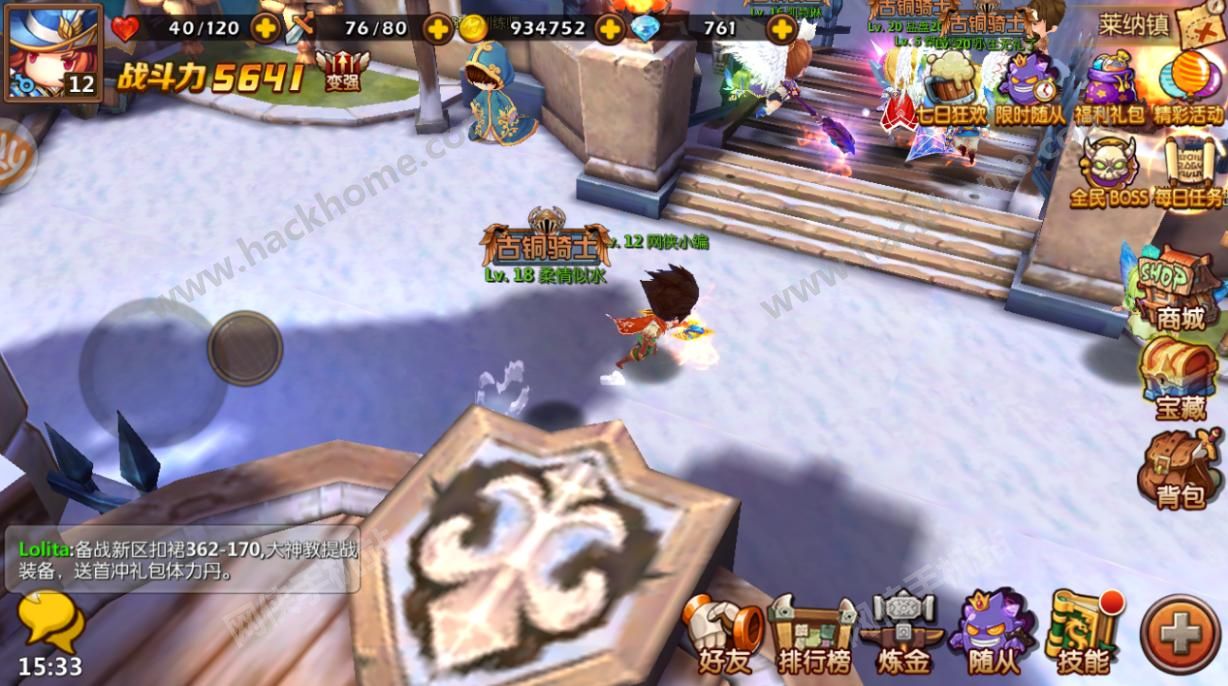This screenshot has height=686, width=1228.
Task: Open the 福利礼包 gift pack
Action: [1110, 88]
